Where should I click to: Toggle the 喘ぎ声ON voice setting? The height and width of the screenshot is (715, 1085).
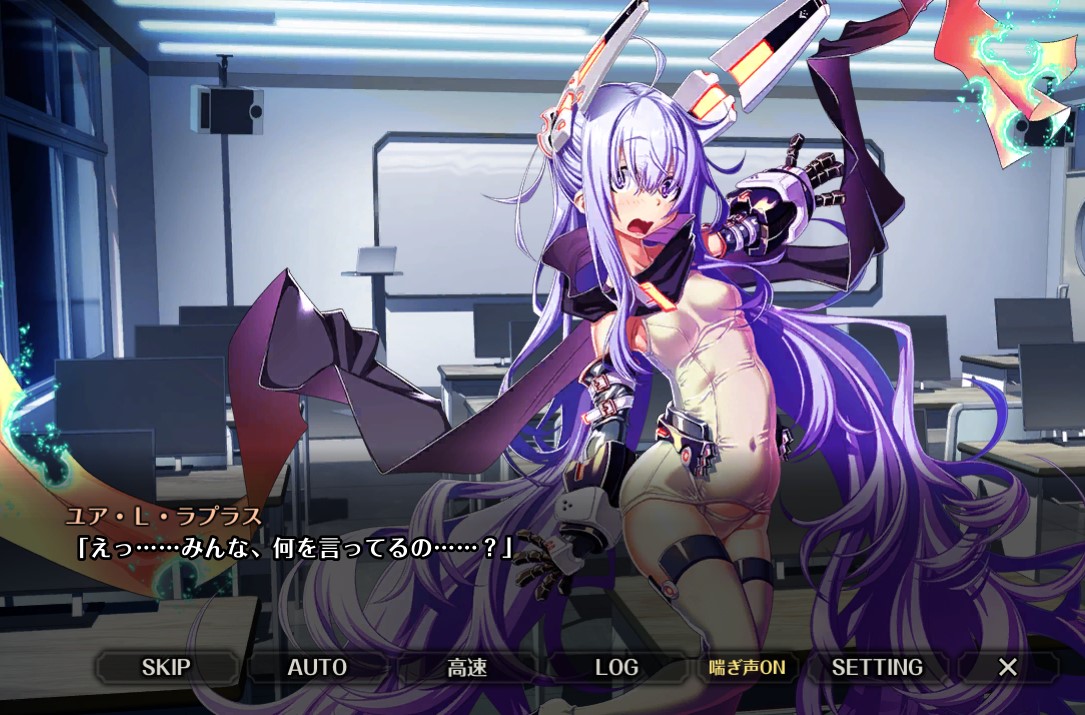(x=747, y=667)
